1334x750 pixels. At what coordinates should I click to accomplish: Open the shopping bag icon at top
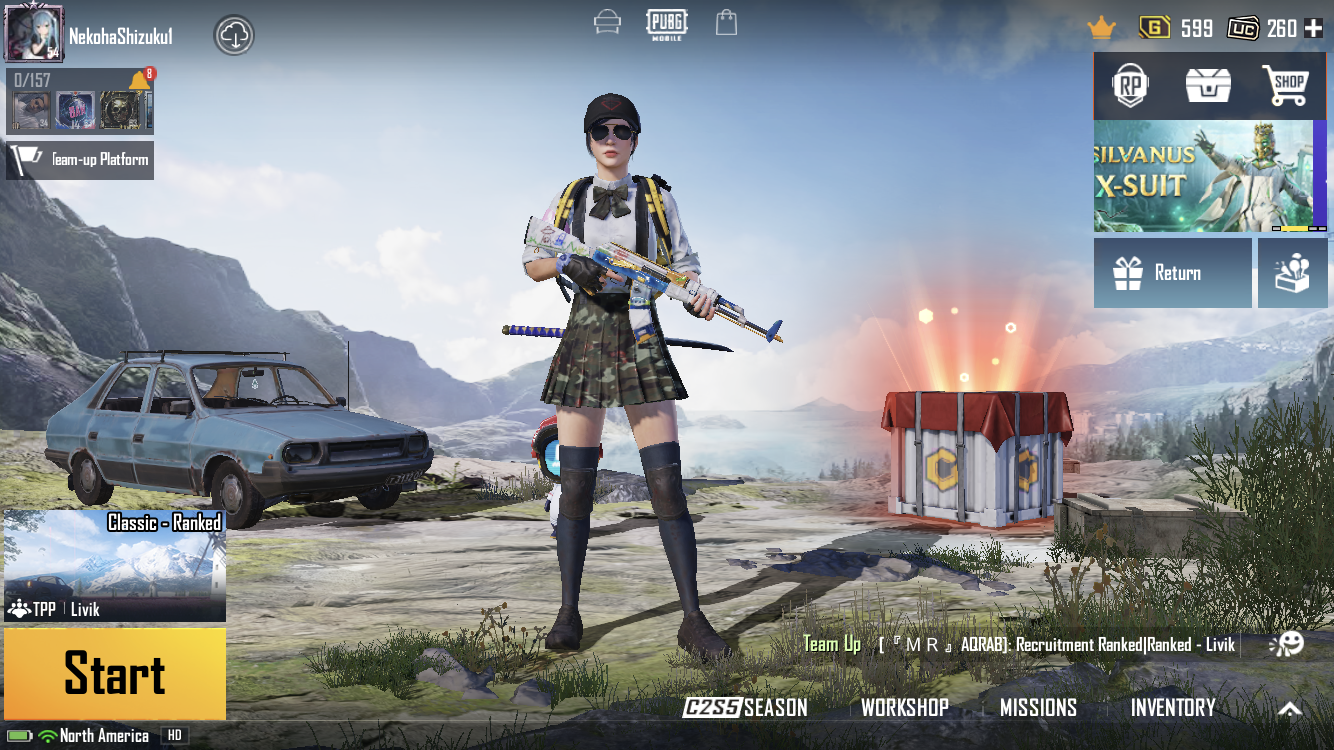727,22
